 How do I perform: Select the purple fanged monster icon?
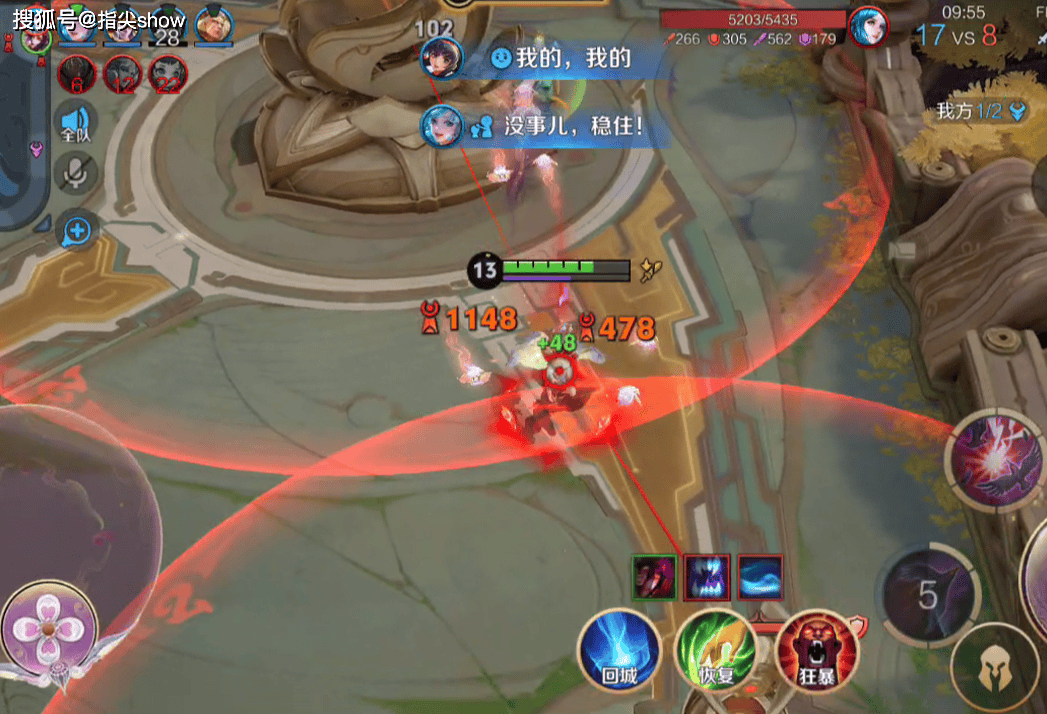tap(707, 577)
